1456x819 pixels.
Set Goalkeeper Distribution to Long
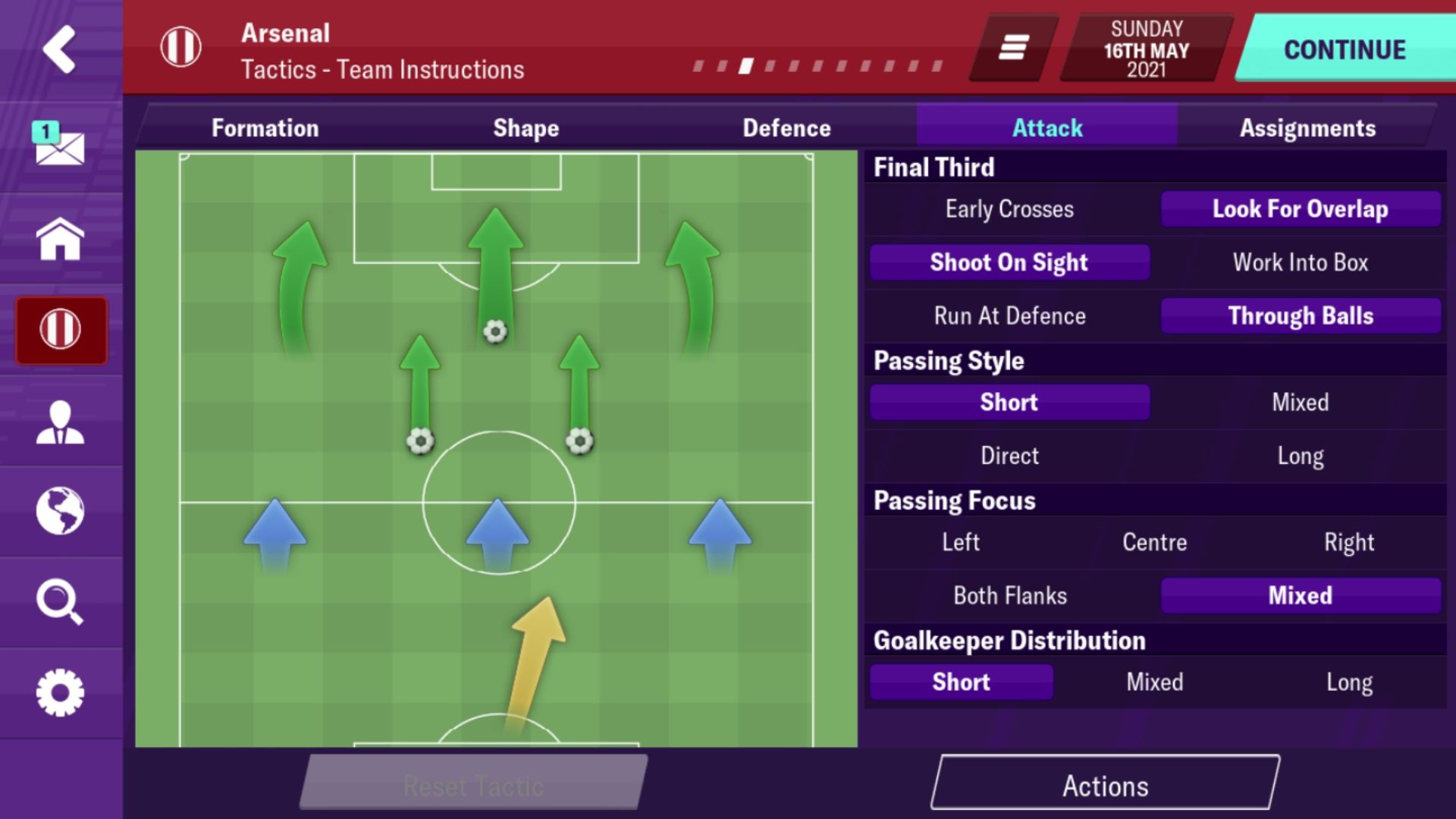(x=1349, y=682)
